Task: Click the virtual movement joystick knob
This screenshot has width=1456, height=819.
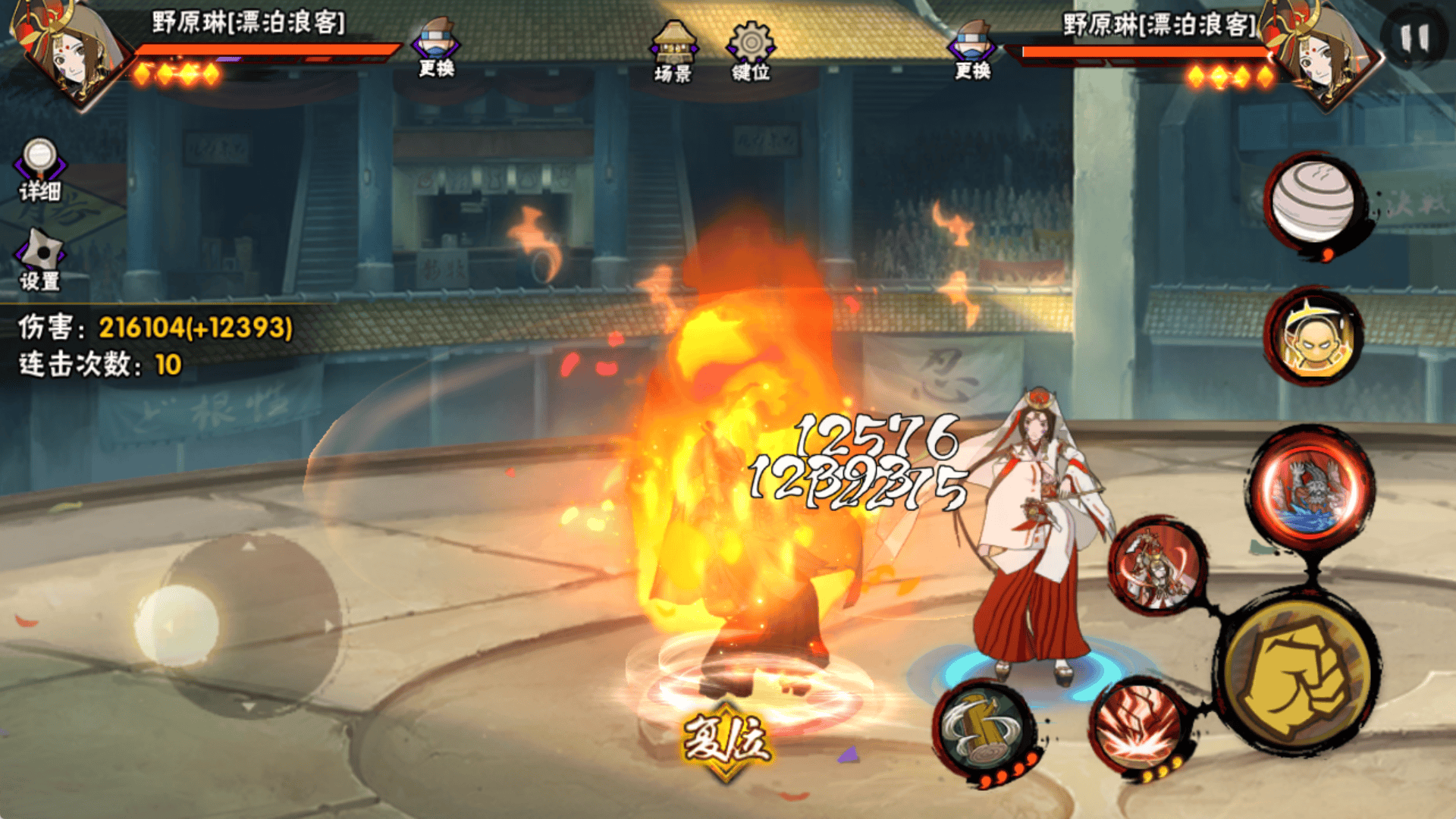Action: pyautogui.click(x=177, y=626)
